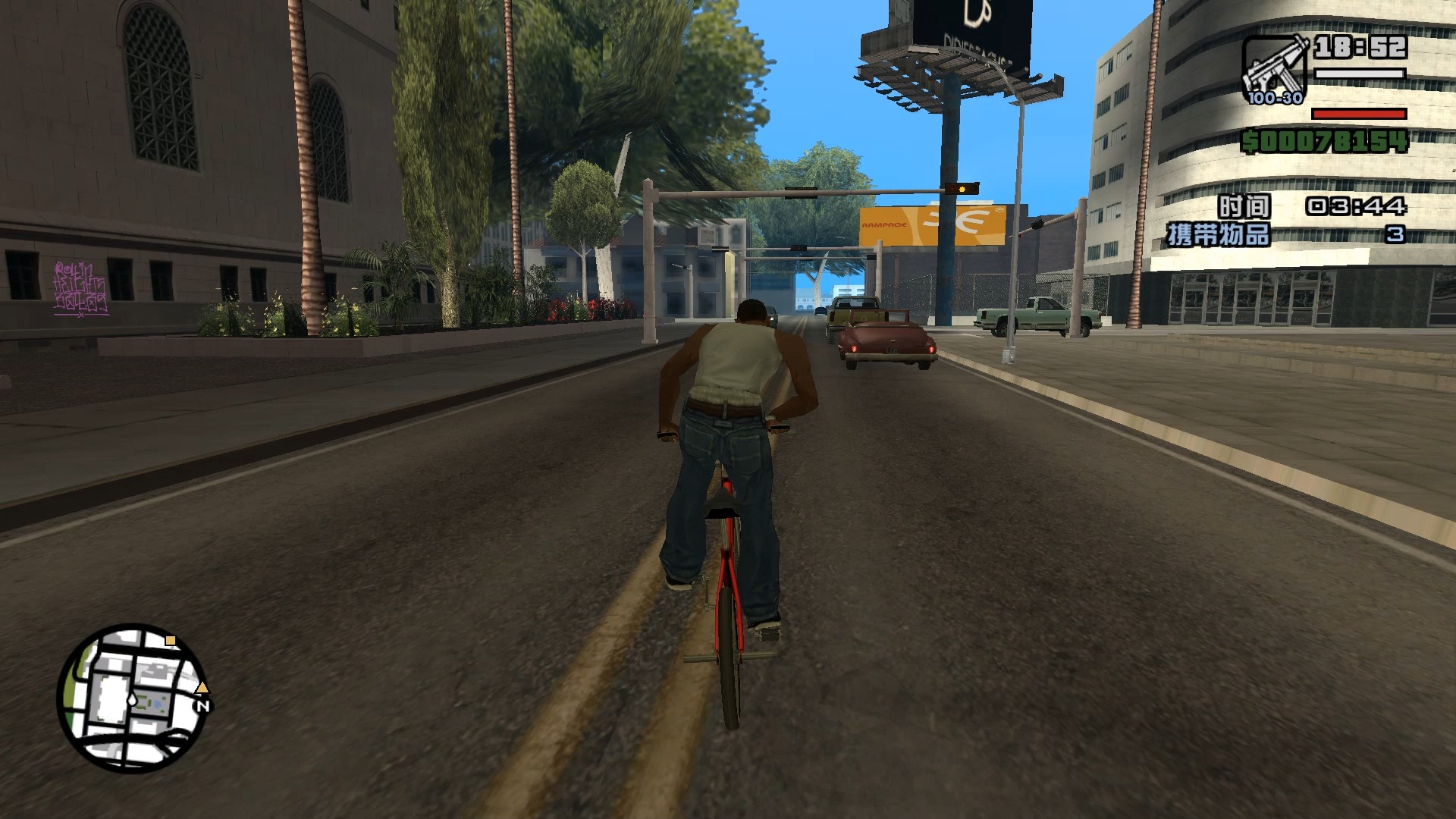
Task: Select the SMG weapon icon
Action: click(x=1274, y=68)
